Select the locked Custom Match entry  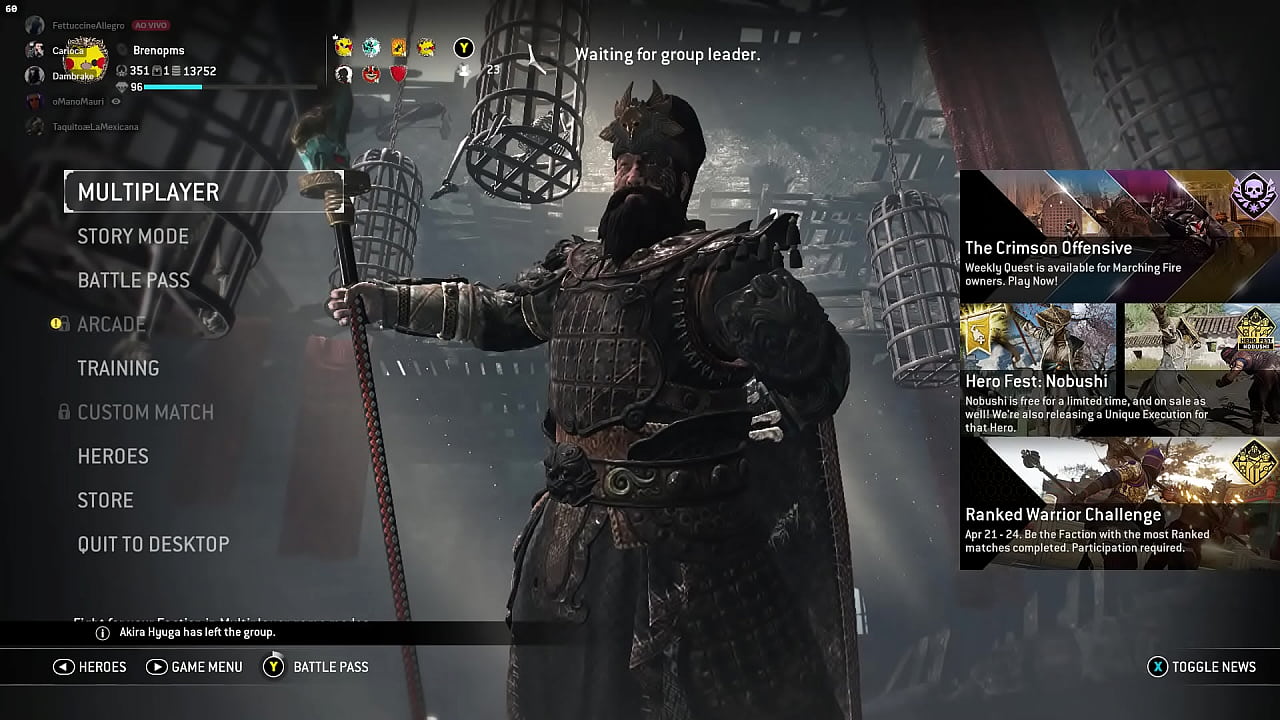pos(145,412)
